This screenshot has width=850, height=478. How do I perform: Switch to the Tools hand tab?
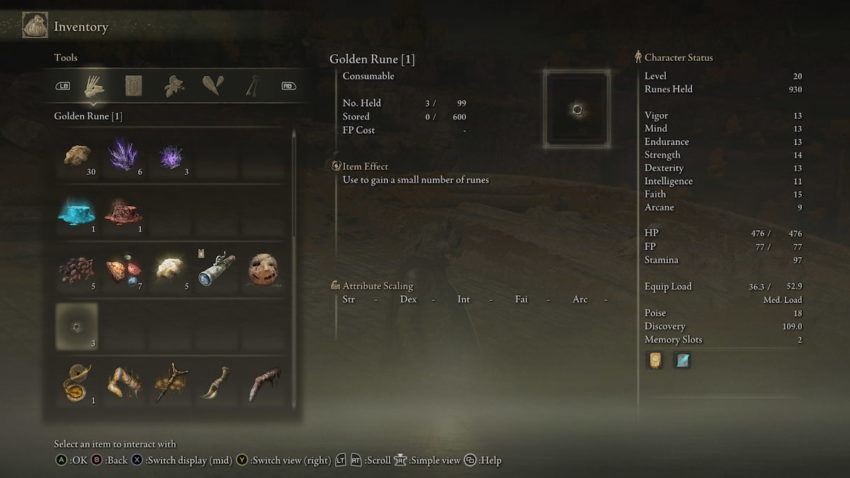tap(95, 86)
